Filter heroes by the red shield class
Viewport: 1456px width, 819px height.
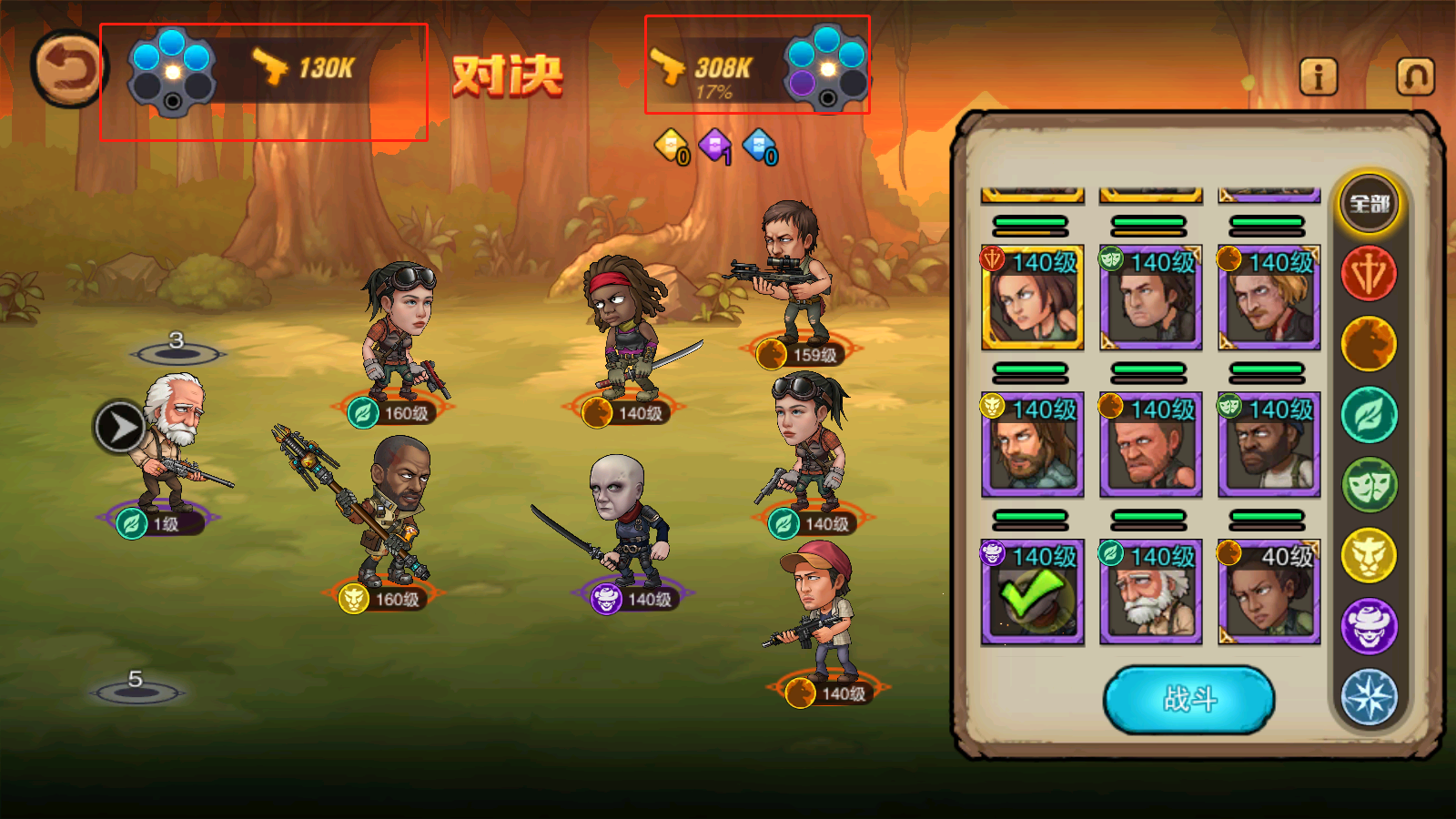pos(1369,274)
